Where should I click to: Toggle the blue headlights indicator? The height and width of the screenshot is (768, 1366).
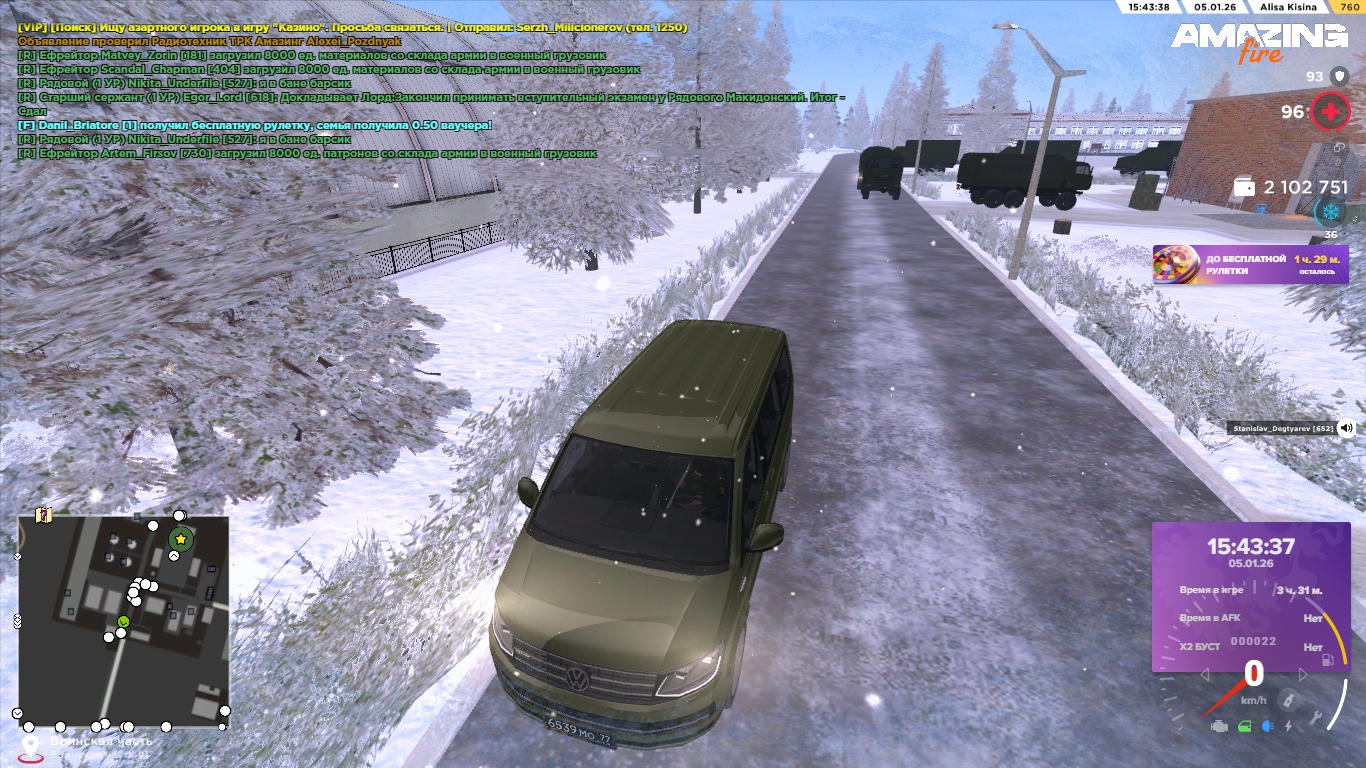1268,727
